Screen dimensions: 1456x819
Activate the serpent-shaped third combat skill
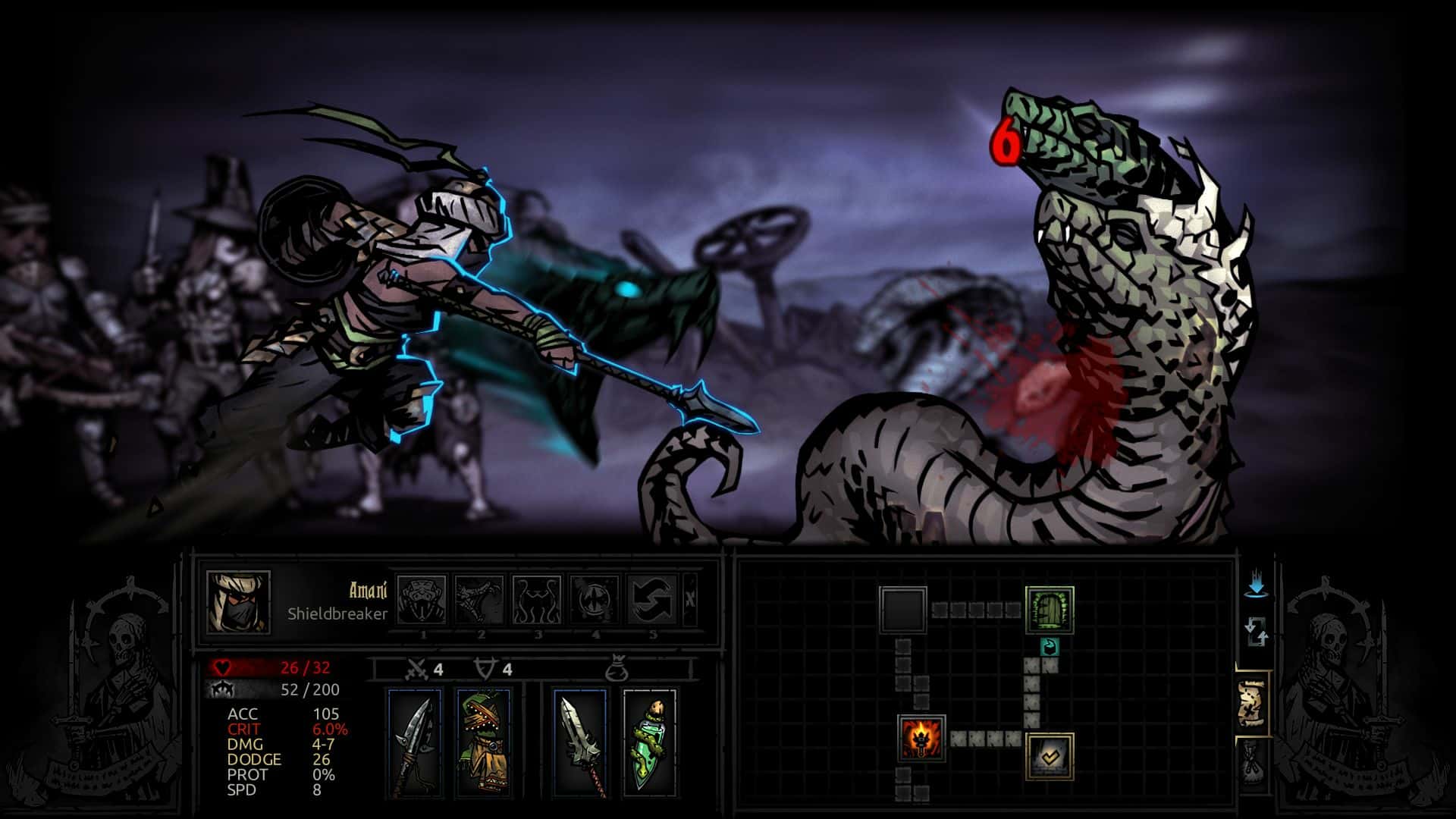(x=537, y=599)
